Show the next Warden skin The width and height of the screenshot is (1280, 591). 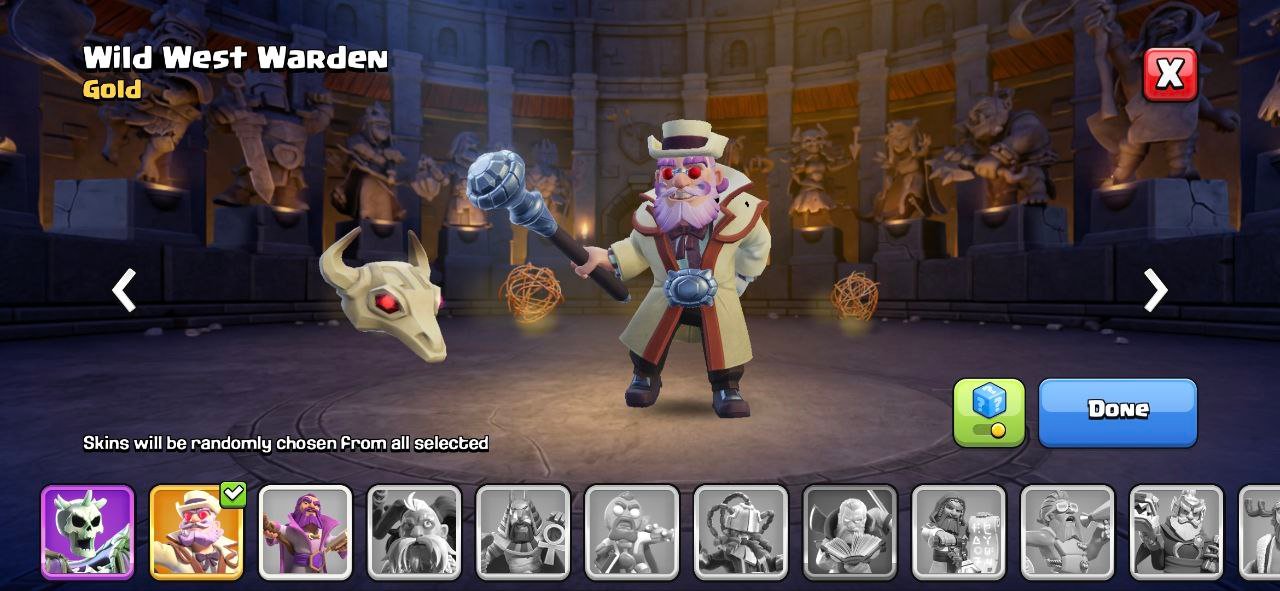1155,290
